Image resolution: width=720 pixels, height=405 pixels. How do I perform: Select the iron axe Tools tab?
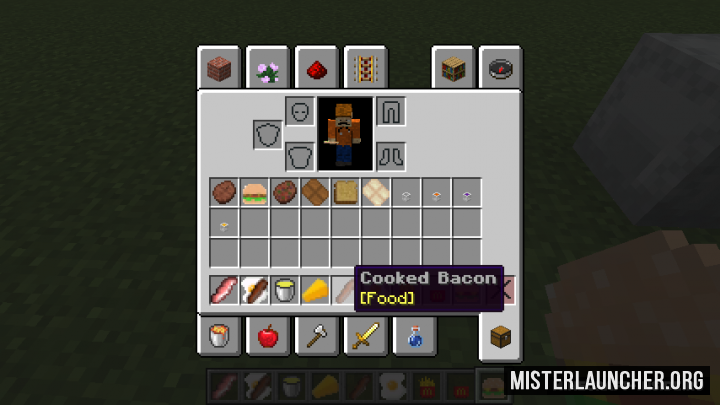click(316, 336)
